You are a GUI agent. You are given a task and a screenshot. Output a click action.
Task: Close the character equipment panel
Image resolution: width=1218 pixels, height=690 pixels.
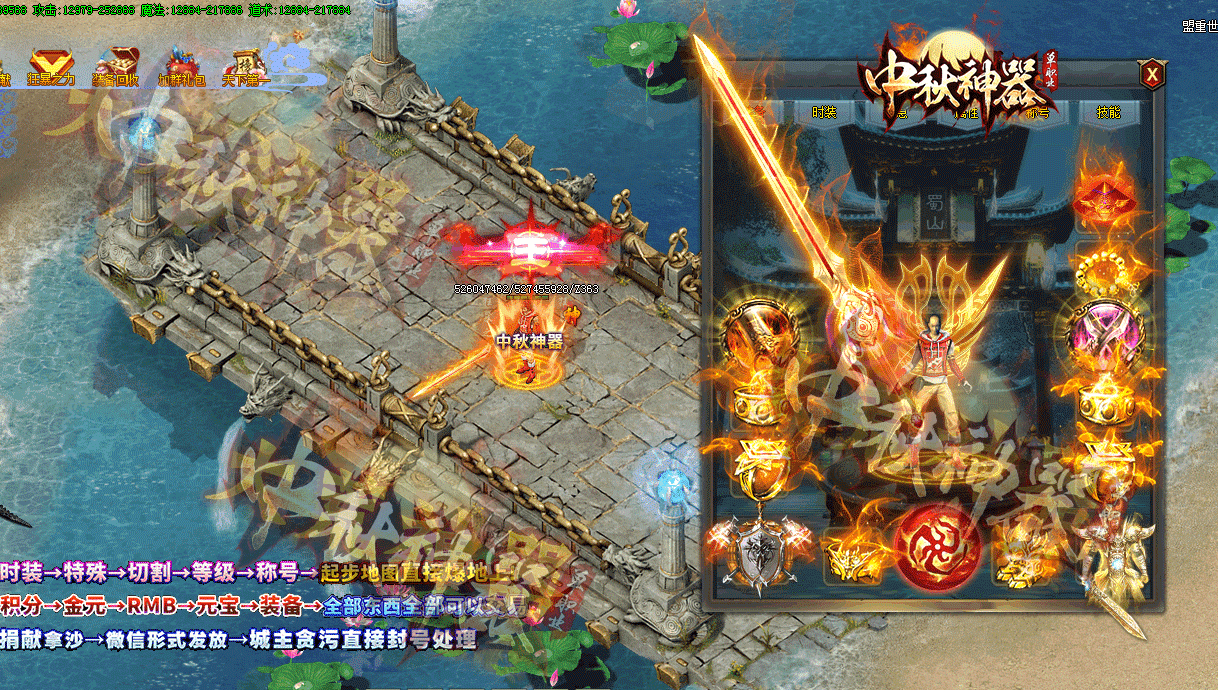coord(1152,74)
